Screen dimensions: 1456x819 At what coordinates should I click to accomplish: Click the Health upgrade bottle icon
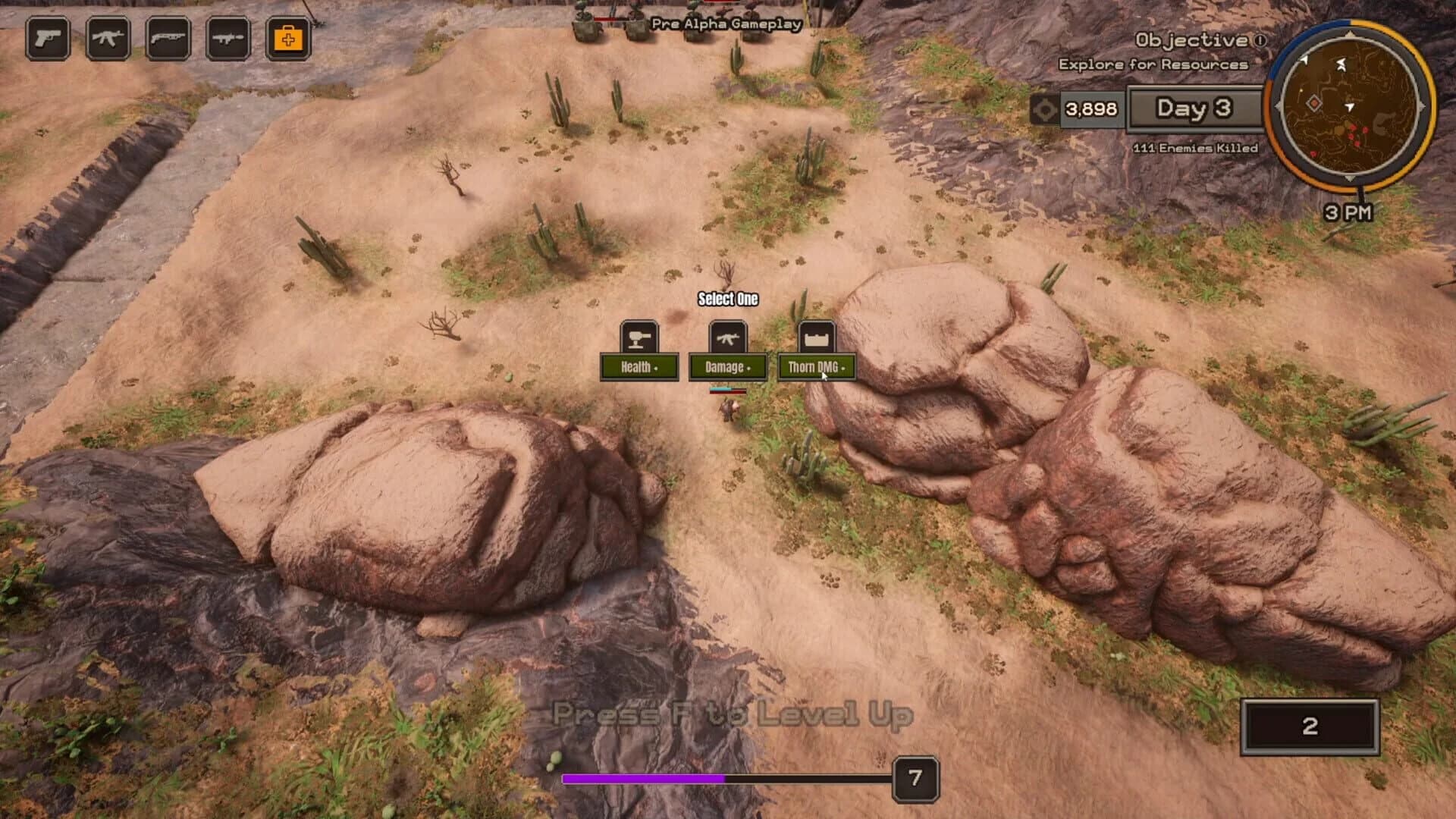(x=638, y=337)
